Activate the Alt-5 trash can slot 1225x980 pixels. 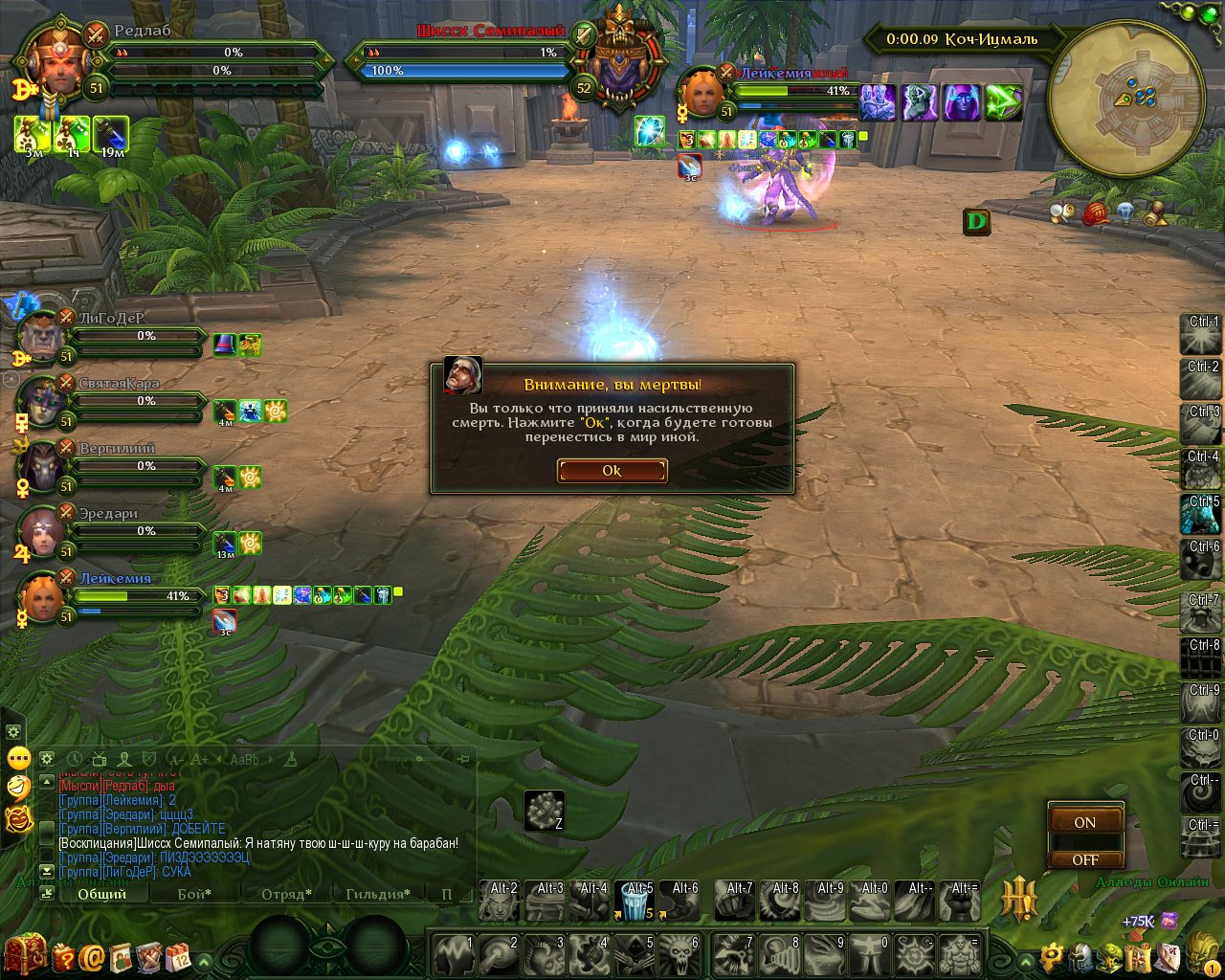pos(637,902)
